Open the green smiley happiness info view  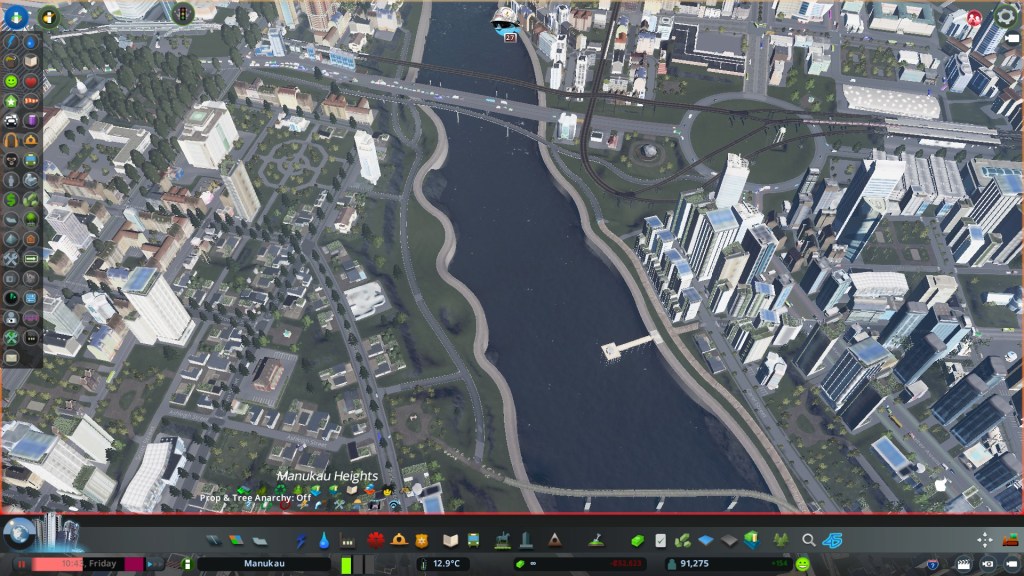[x=11, y=80]
